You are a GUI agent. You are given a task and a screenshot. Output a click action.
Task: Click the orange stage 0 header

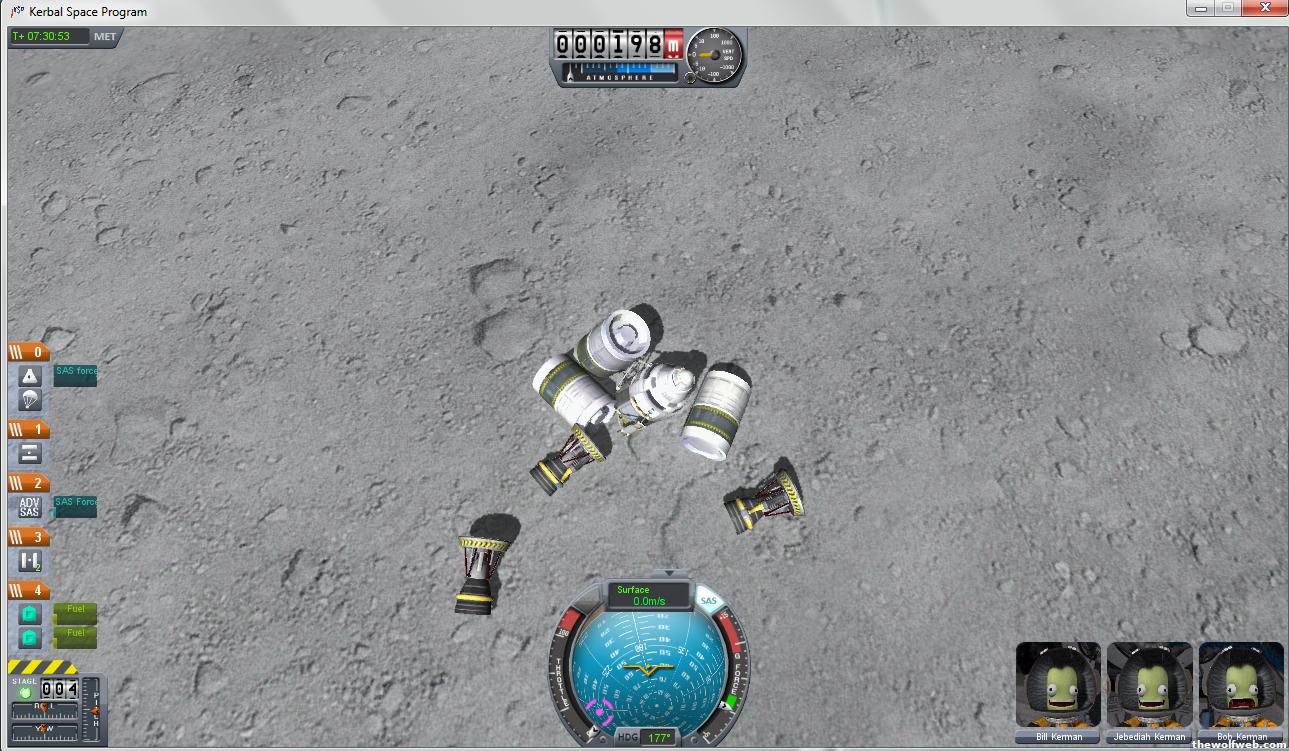coord(28,352)
